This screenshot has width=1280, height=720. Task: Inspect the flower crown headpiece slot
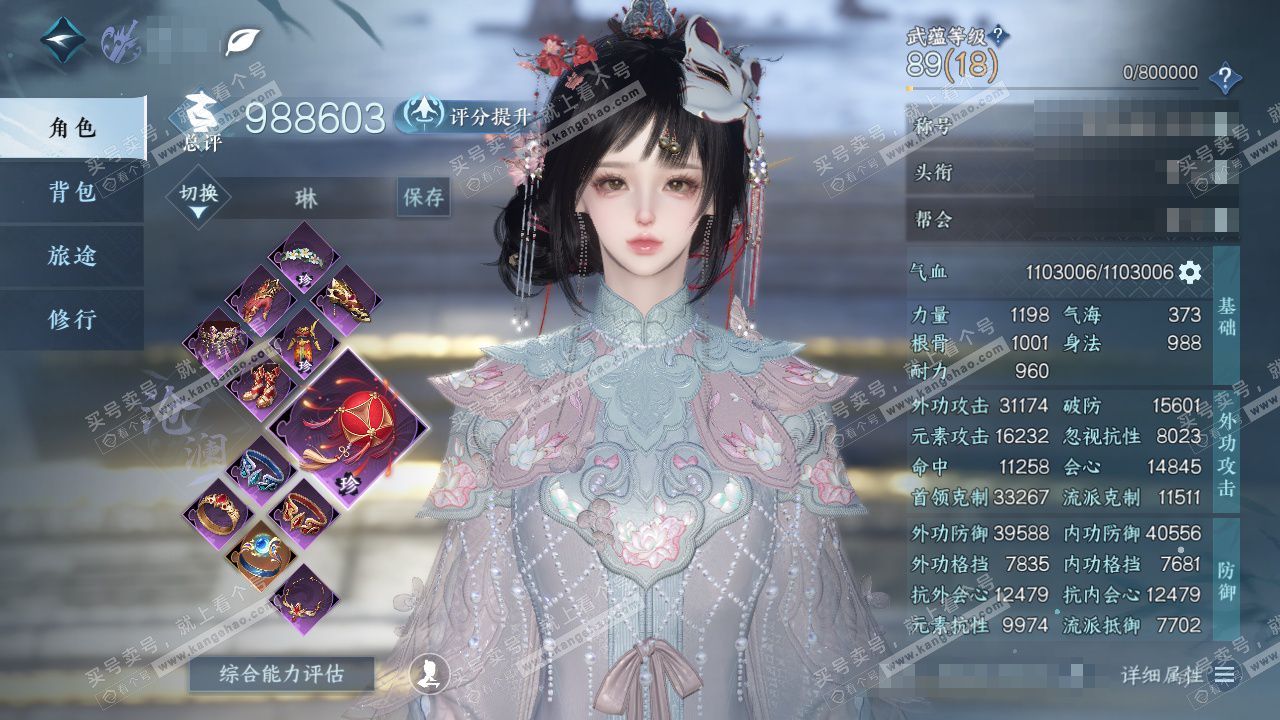pyautogui.click(x=304, y=259)
